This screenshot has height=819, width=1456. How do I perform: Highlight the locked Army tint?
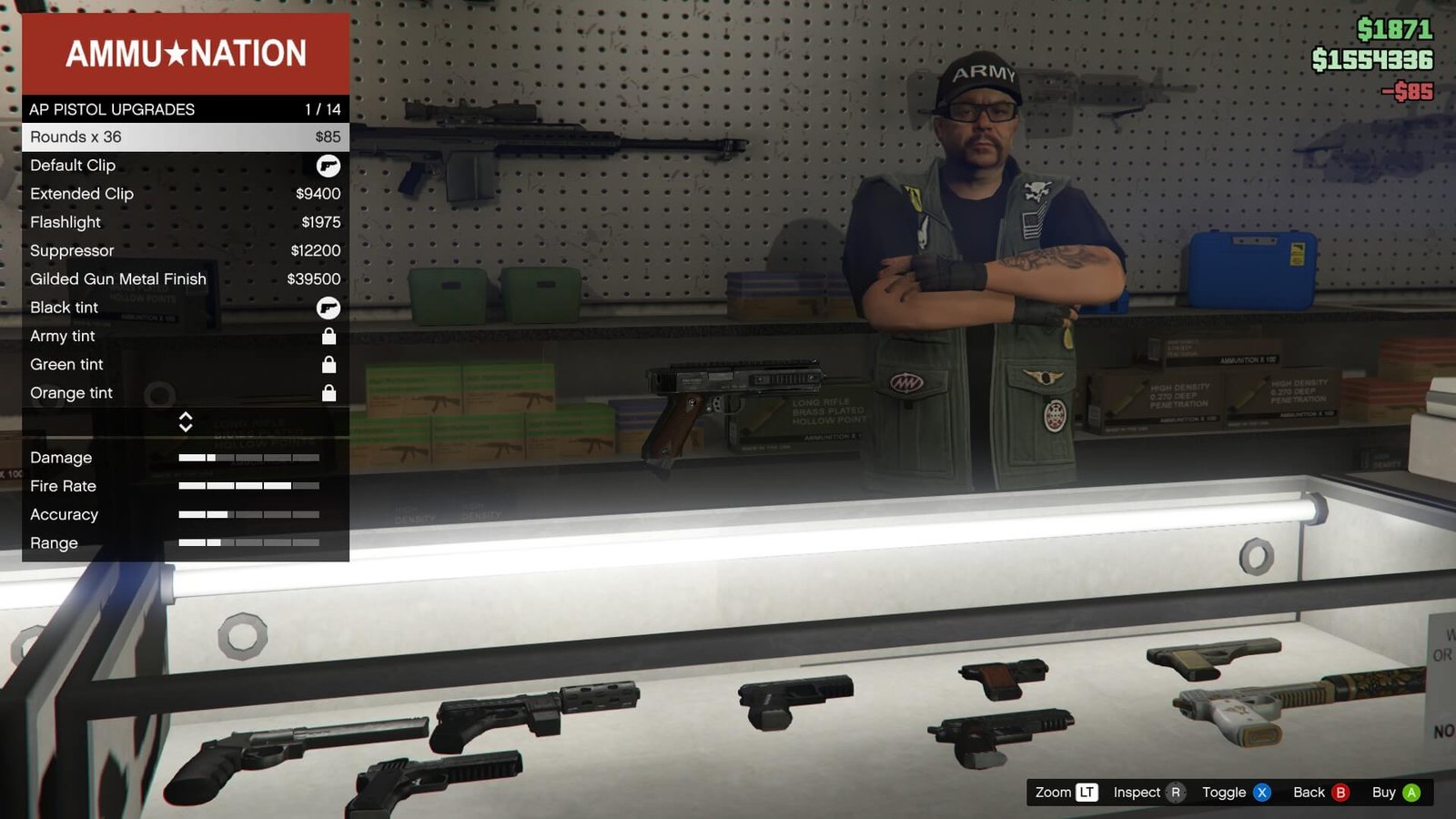click(185, 336)
